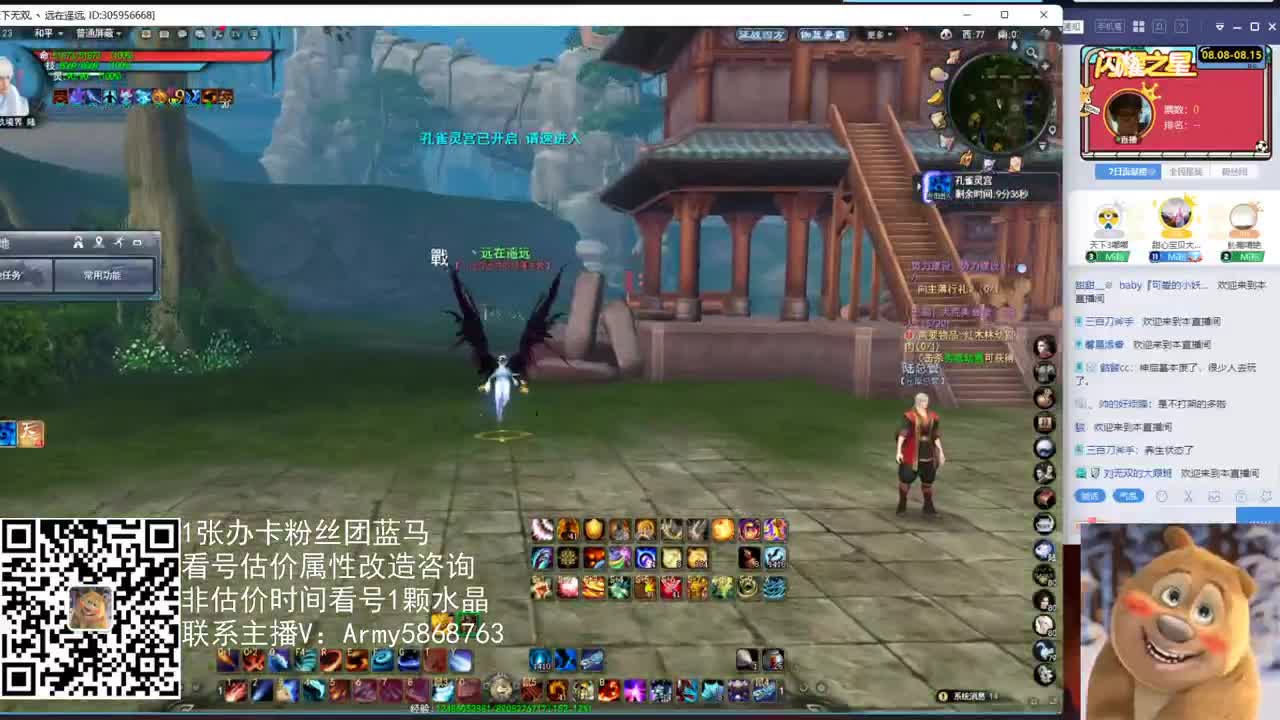Viewport: 1280px width, 720px height.
Task: Click the magnifier zoom icon on the minimap
Action: coord(1032,53)
